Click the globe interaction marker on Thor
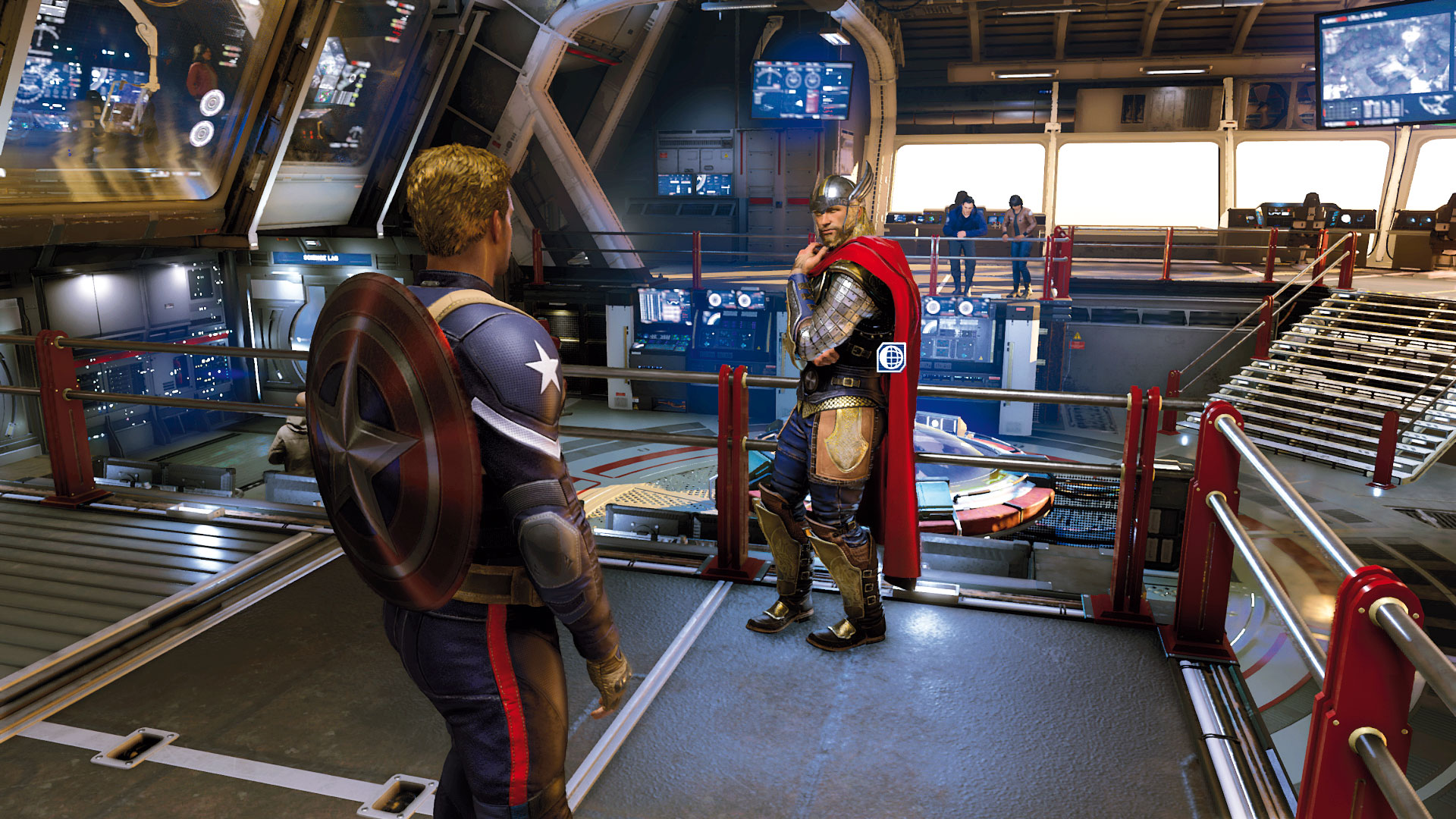This screenshot has height=819, width=1456. (891, 357)
